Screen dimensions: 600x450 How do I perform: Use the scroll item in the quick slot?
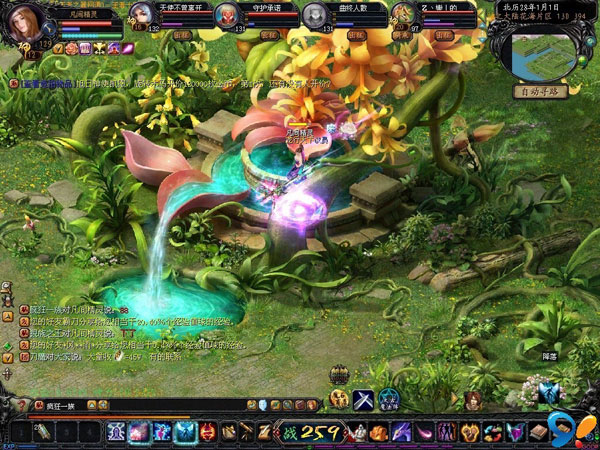click(41, 432)
